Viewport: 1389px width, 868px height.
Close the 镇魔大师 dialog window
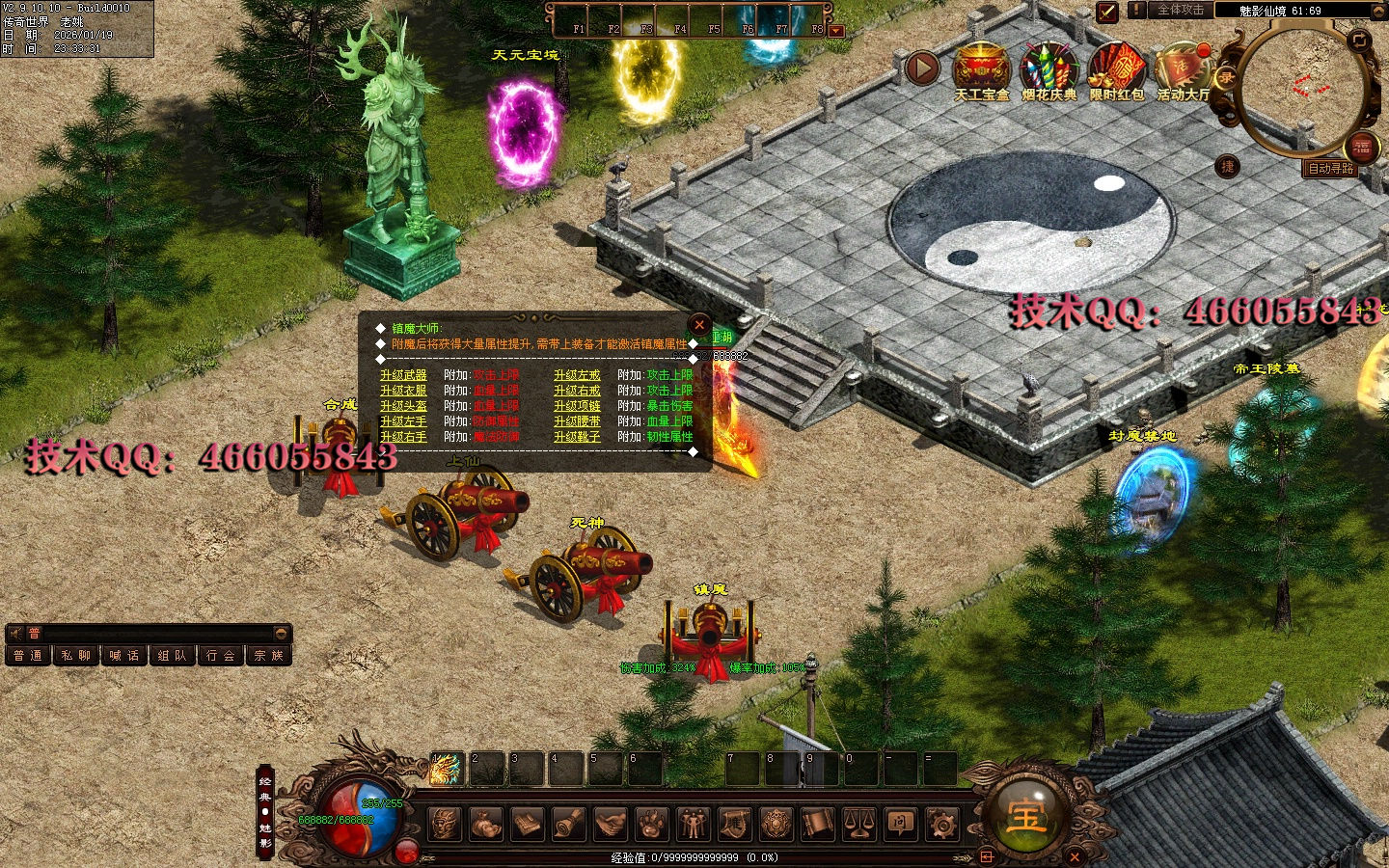click(x=699, y=325)
